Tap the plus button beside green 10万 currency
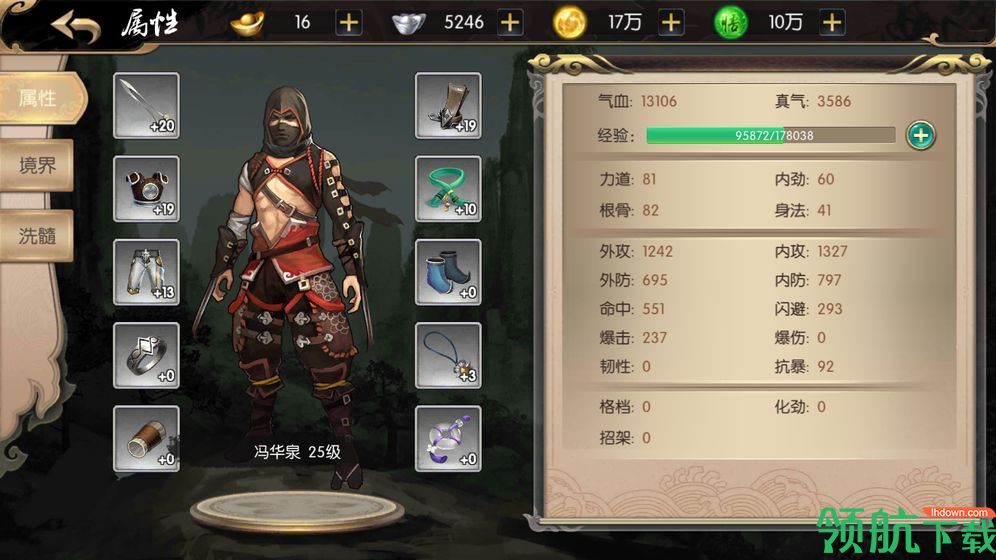The image size is (996, 560). pos(831,22)
